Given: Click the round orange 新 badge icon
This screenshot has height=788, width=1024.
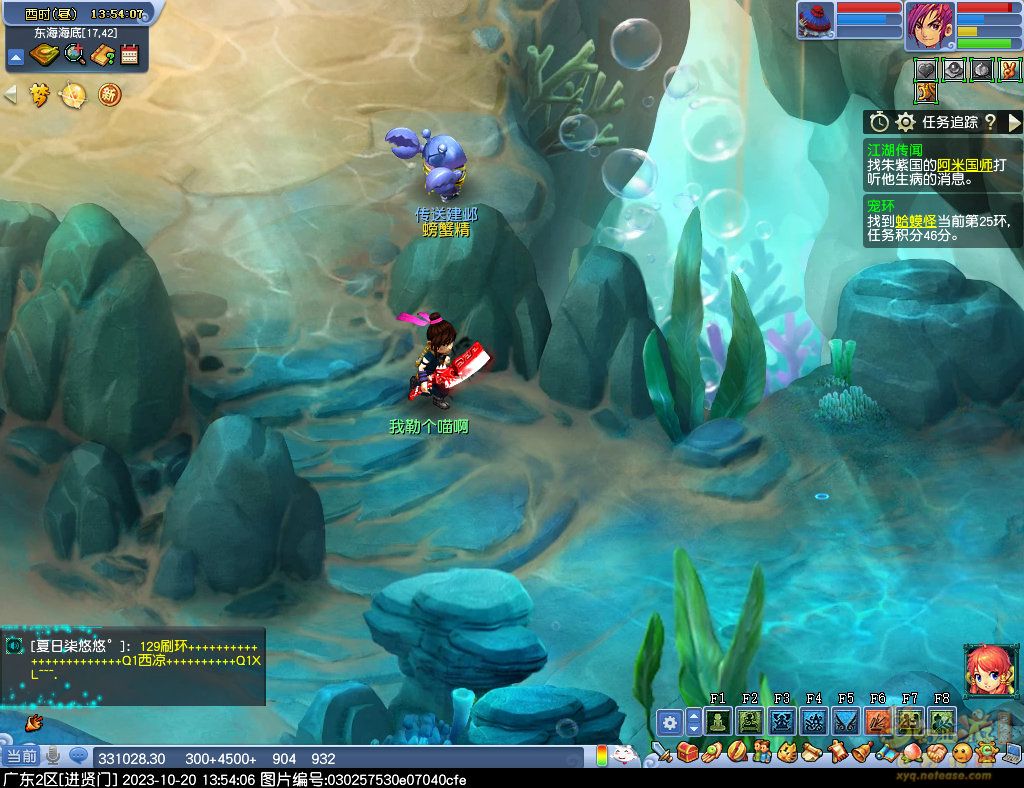Looking at the screenshot, I should point(109,95).
